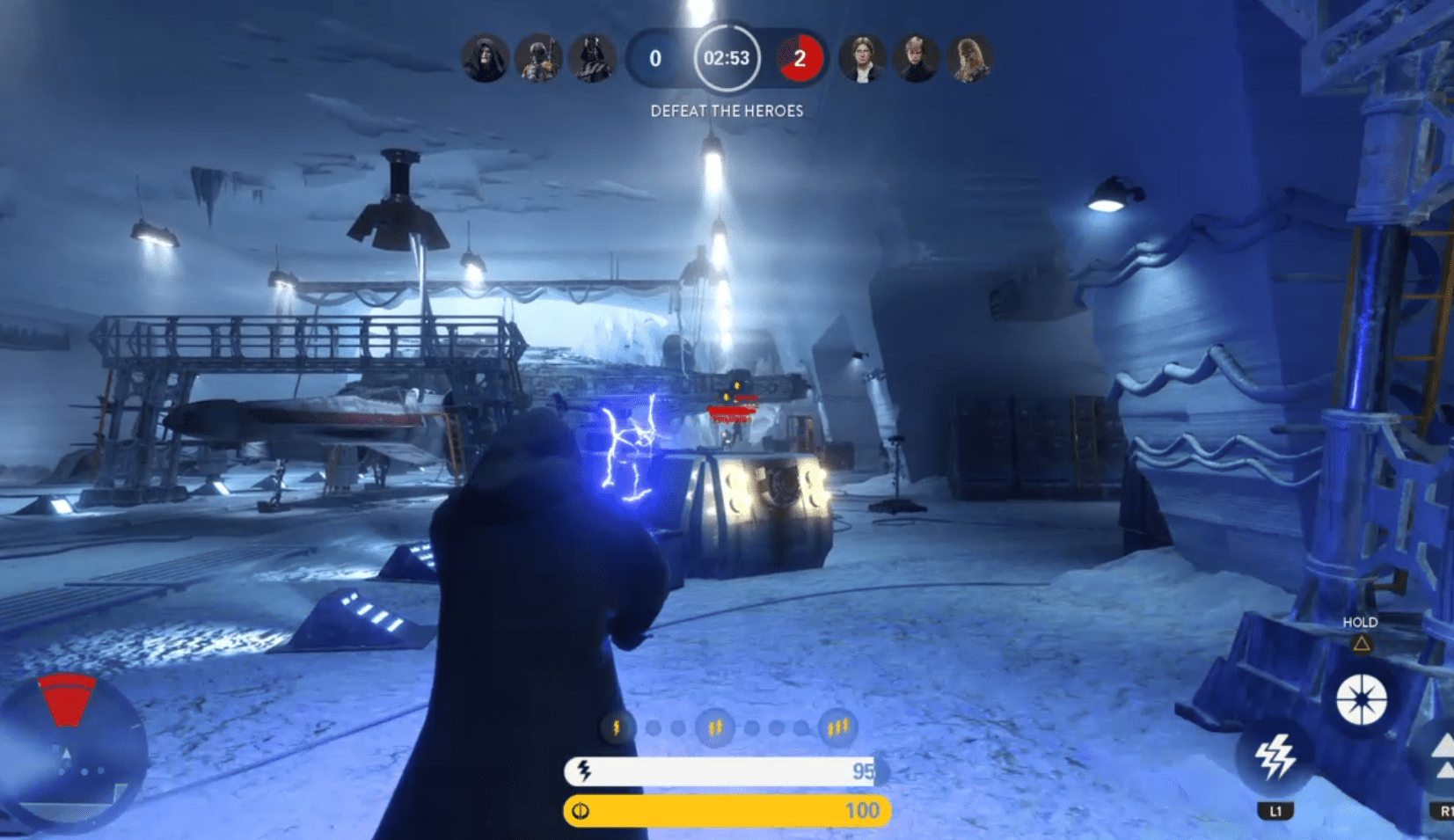Viewport: 1454px width, 840px height.
Task: Select the Han Solo portrait
Action: pyautogui.click(x=862, y=59)
